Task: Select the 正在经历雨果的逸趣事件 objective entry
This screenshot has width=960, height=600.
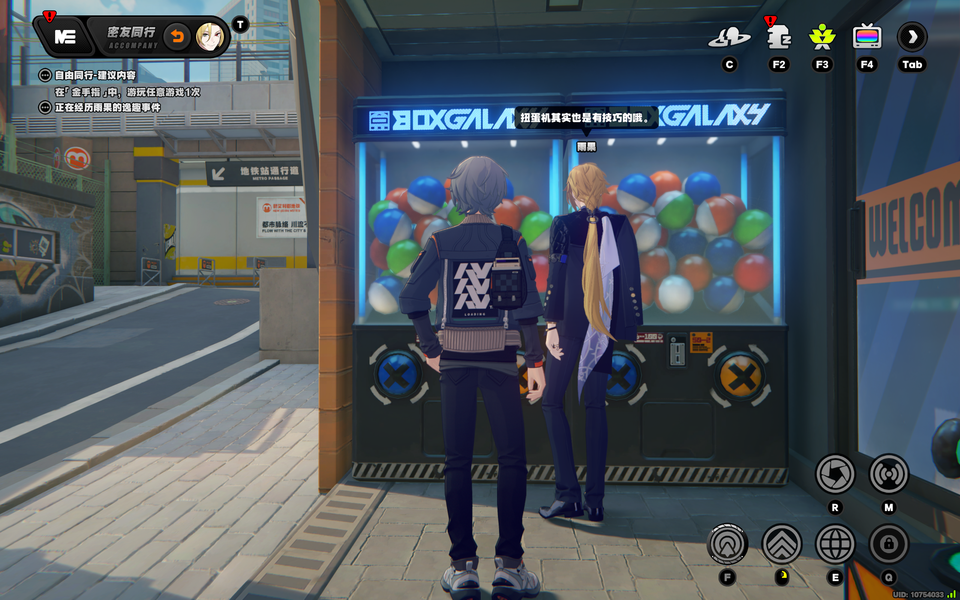Action: [x=110, y=107]
